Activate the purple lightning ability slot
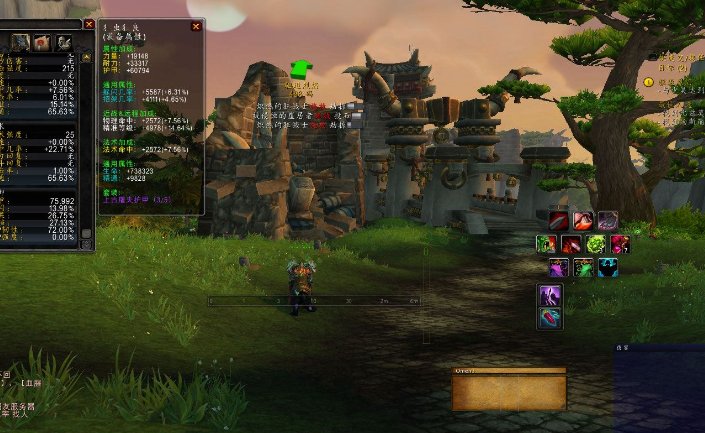Screen dimensions: 705x433 (550, 295)
